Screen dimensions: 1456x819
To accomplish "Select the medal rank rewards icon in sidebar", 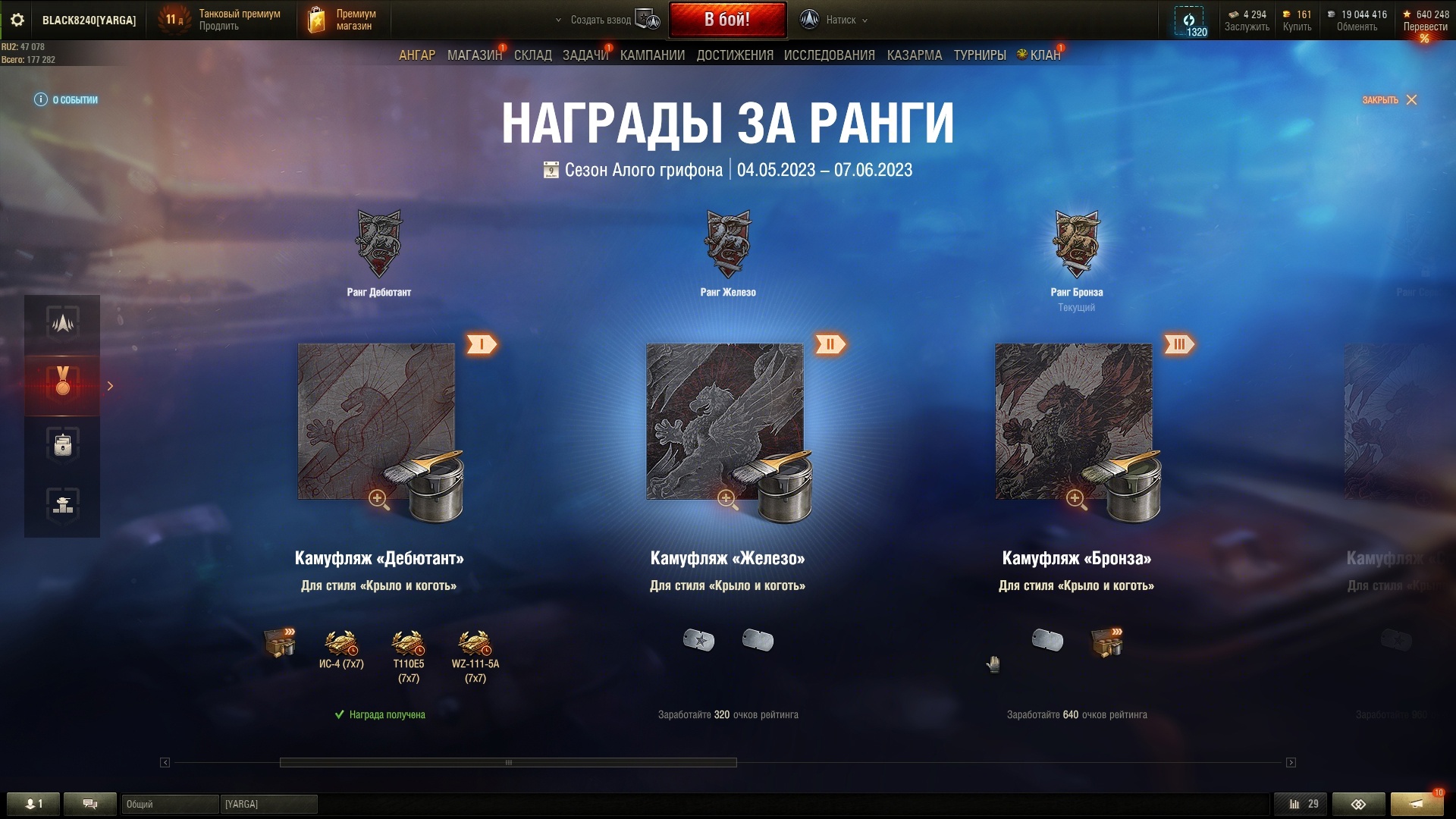I will point(63,385).
